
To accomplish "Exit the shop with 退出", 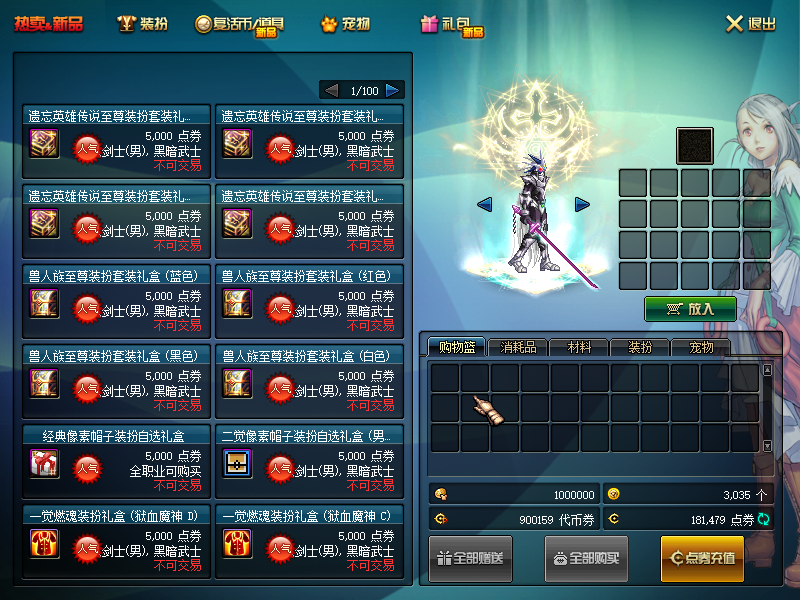I will (x=750, y=23).
